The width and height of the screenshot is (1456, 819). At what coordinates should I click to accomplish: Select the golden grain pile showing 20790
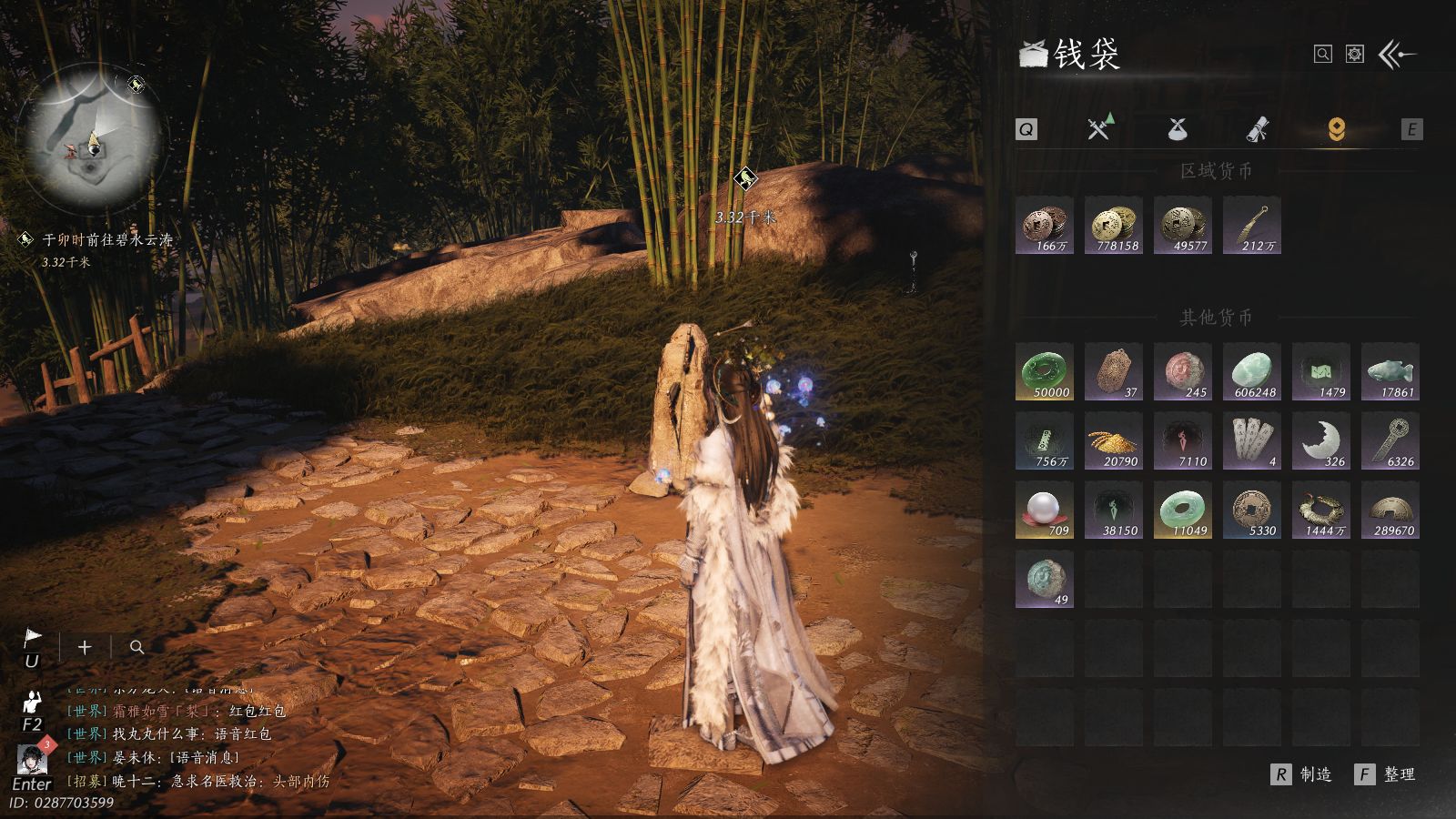(x=1114, y=441)
